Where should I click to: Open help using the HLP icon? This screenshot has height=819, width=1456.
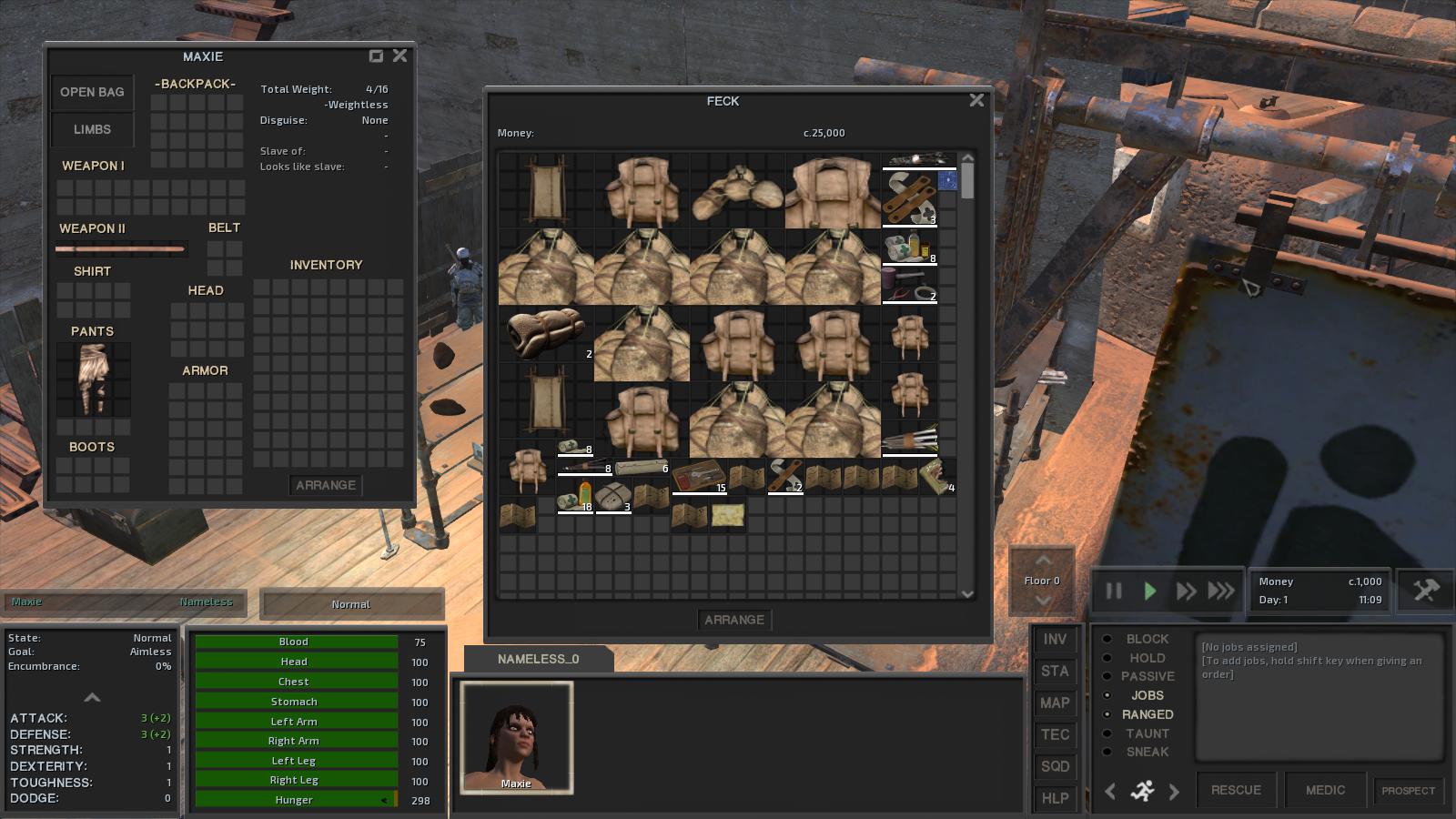pyautogui.click(x=1056, y=799)
